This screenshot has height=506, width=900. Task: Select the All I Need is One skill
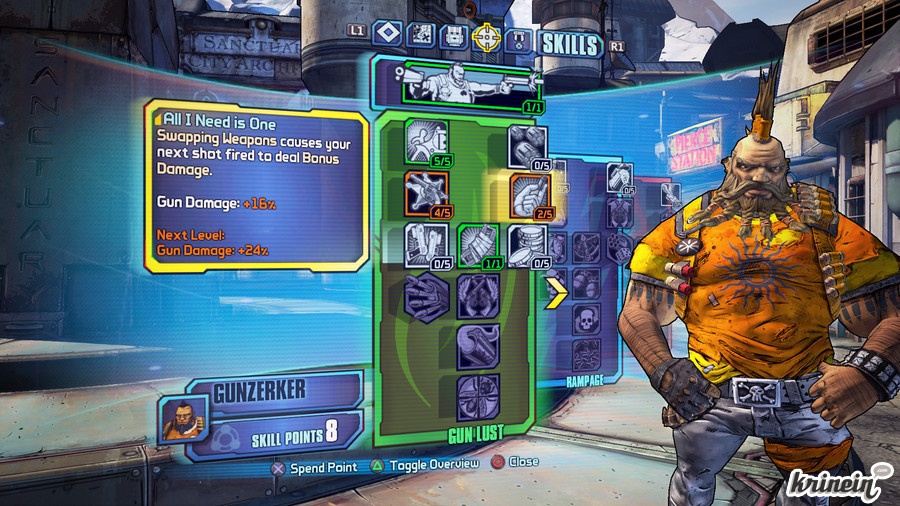tap(529, 193)
